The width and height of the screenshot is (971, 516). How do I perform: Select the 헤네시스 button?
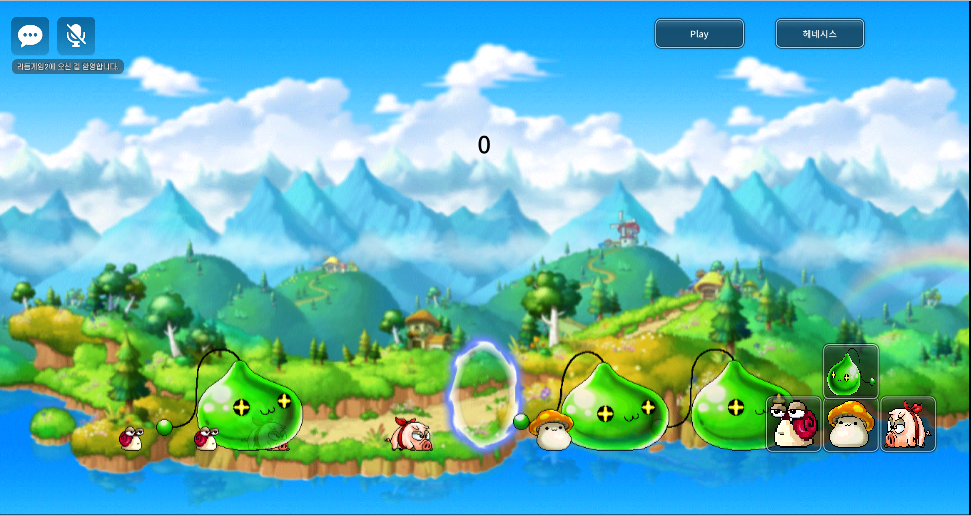click(x=819, y=34)
